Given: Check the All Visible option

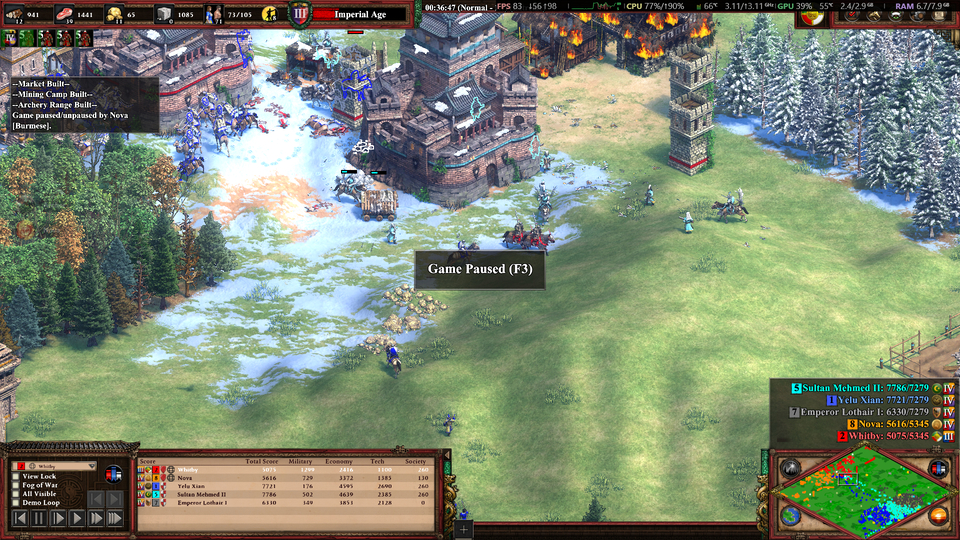Looking at the screenshot, I should point(16,494).
